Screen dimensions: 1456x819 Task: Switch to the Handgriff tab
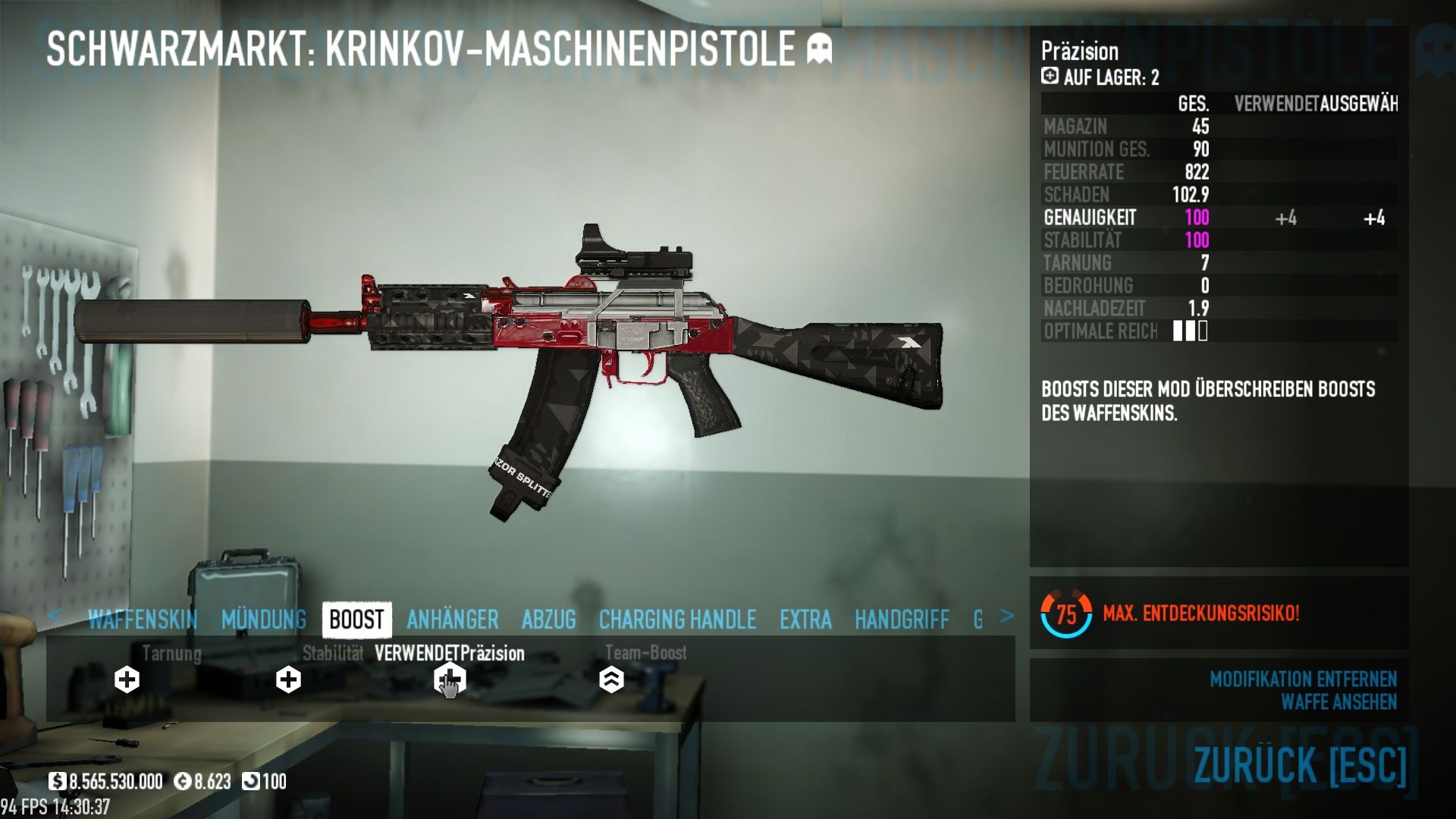pos(902,620)
